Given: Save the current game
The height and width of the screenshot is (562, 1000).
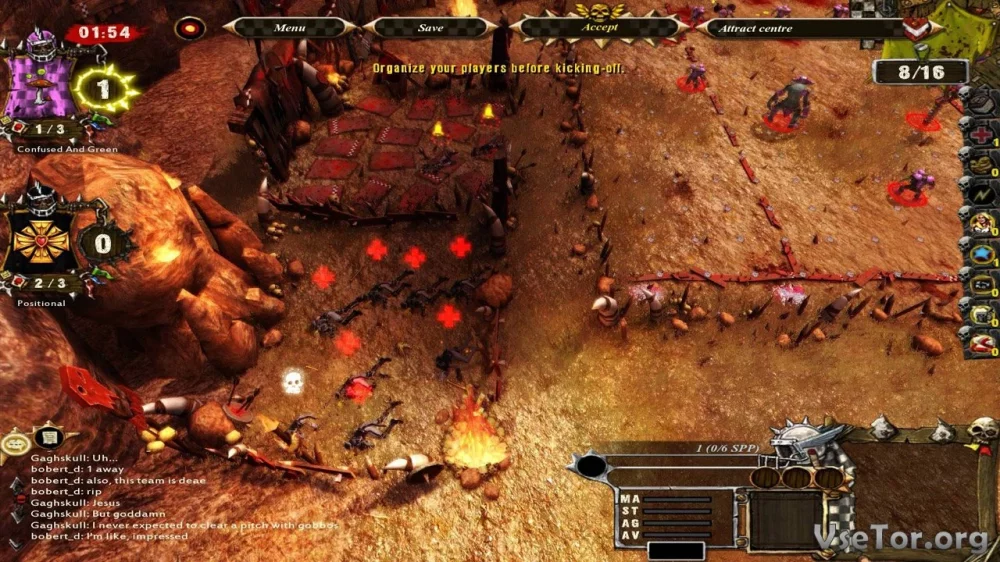Looking at the screenshot, I should pos(430,28).
